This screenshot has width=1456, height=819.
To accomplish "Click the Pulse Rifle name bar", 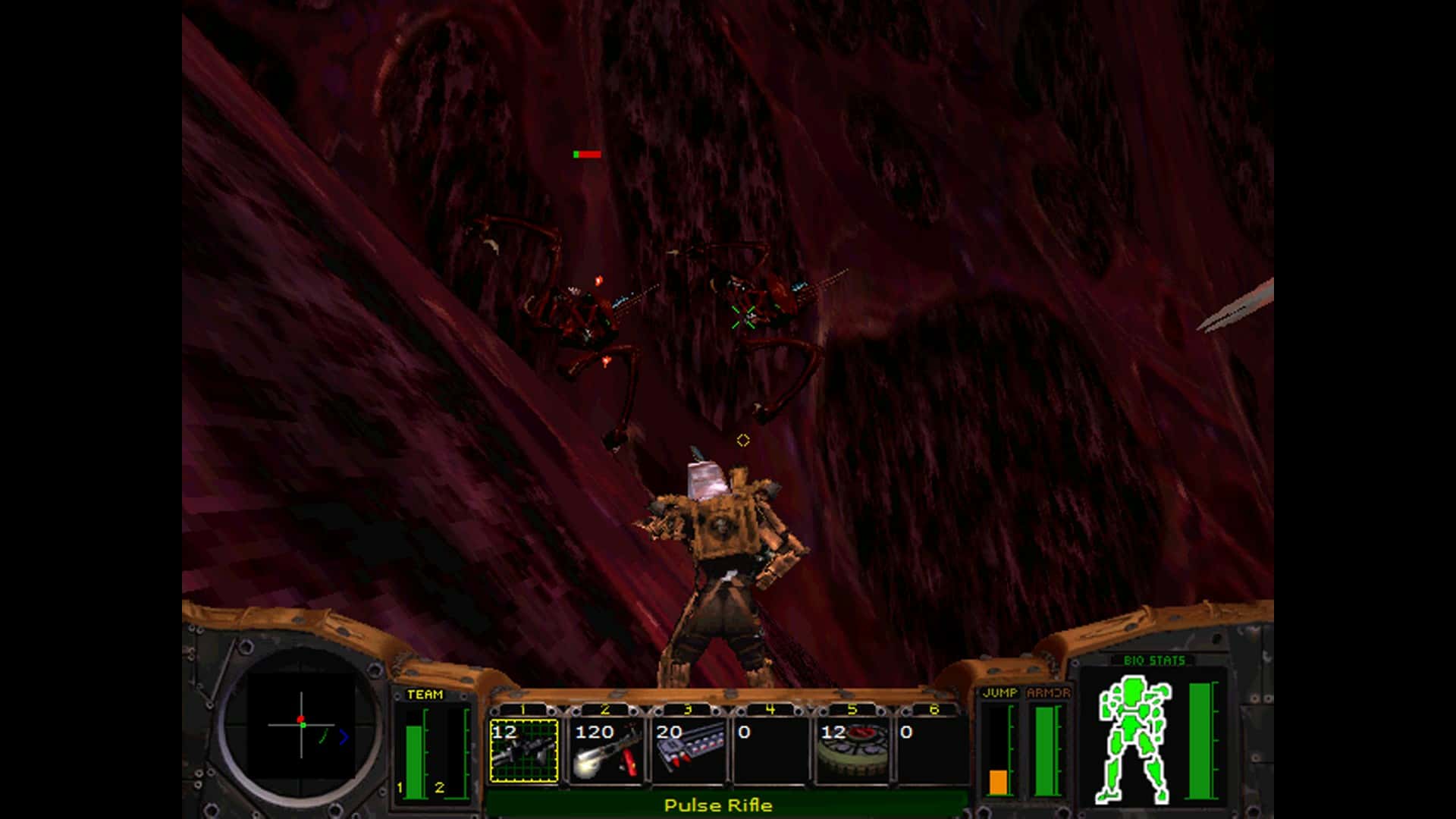I will (719, 806).
